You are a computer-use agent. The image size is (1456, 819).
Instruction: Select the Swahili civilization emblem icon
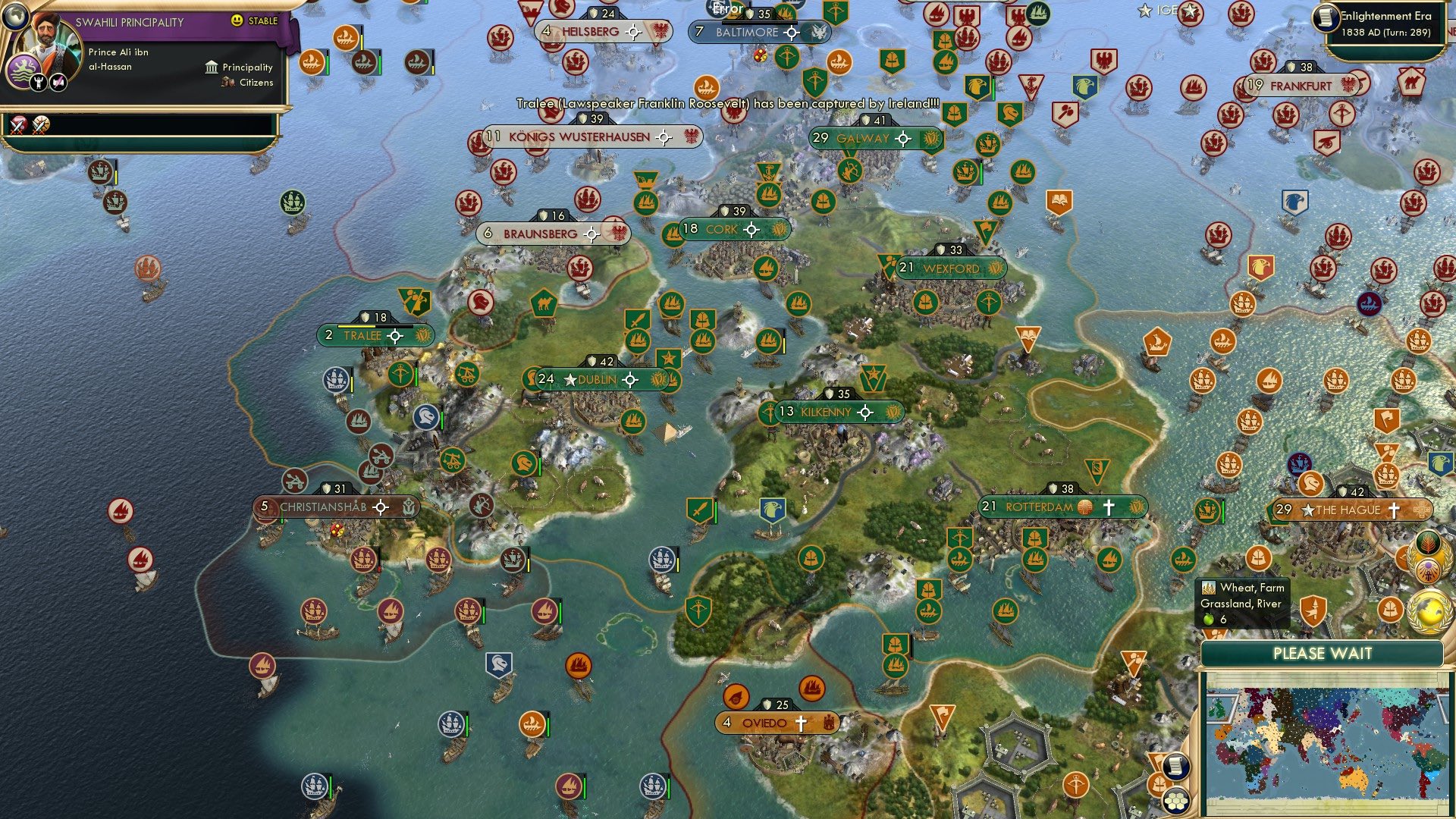24,71
